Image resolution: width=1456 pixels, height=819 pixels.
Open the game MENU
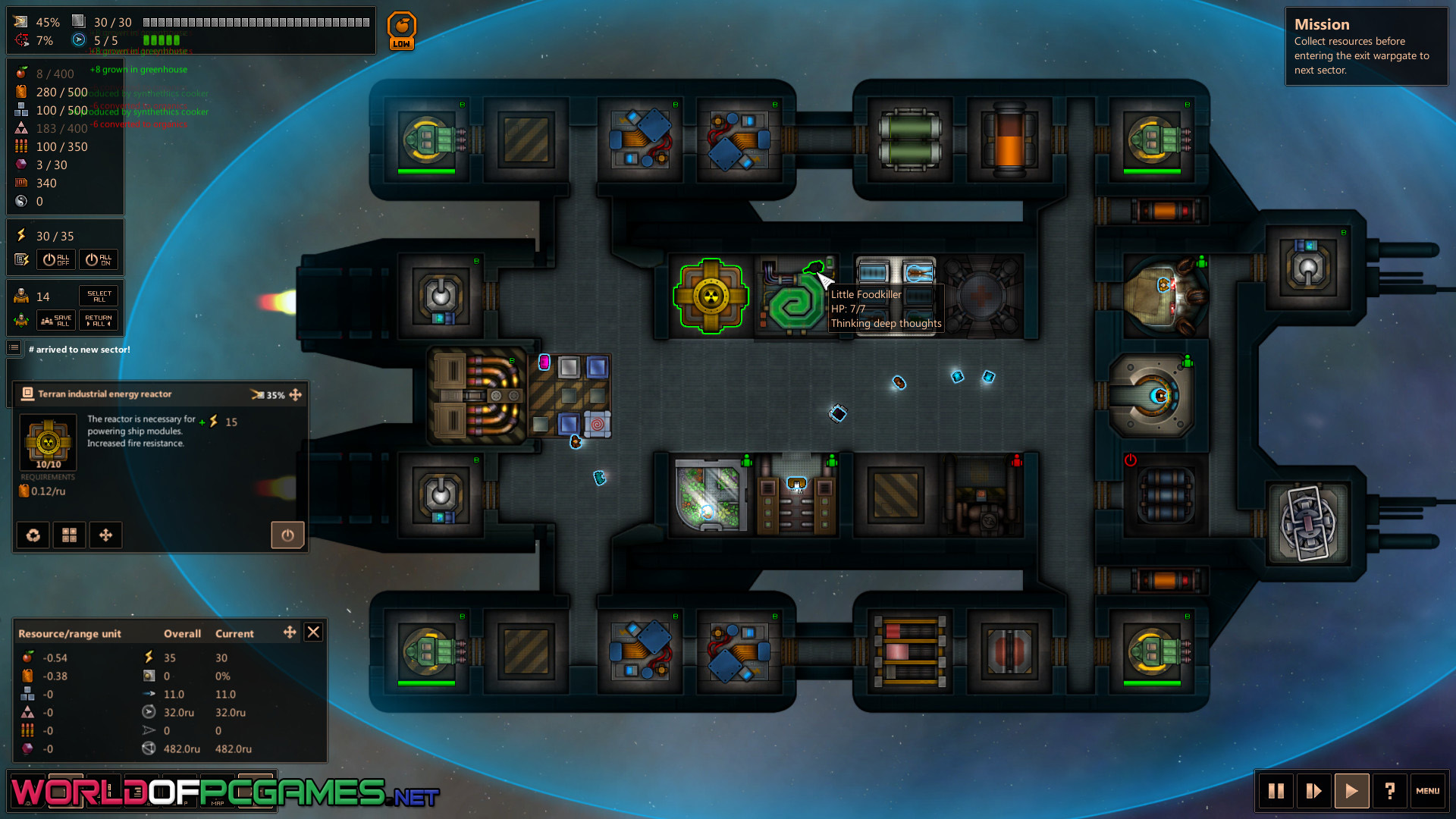point(1427,791)
